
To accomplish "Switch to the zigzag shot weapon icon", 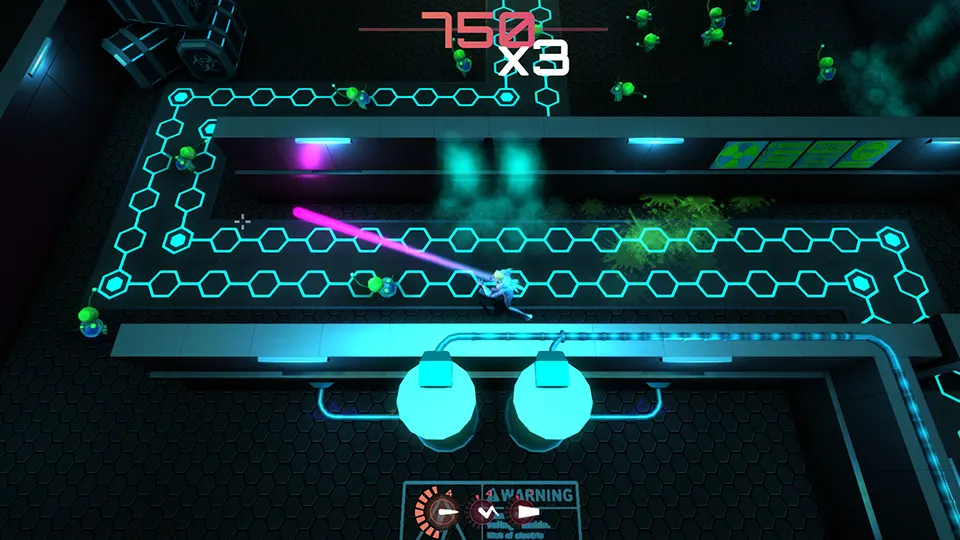I will pos(485,513).
